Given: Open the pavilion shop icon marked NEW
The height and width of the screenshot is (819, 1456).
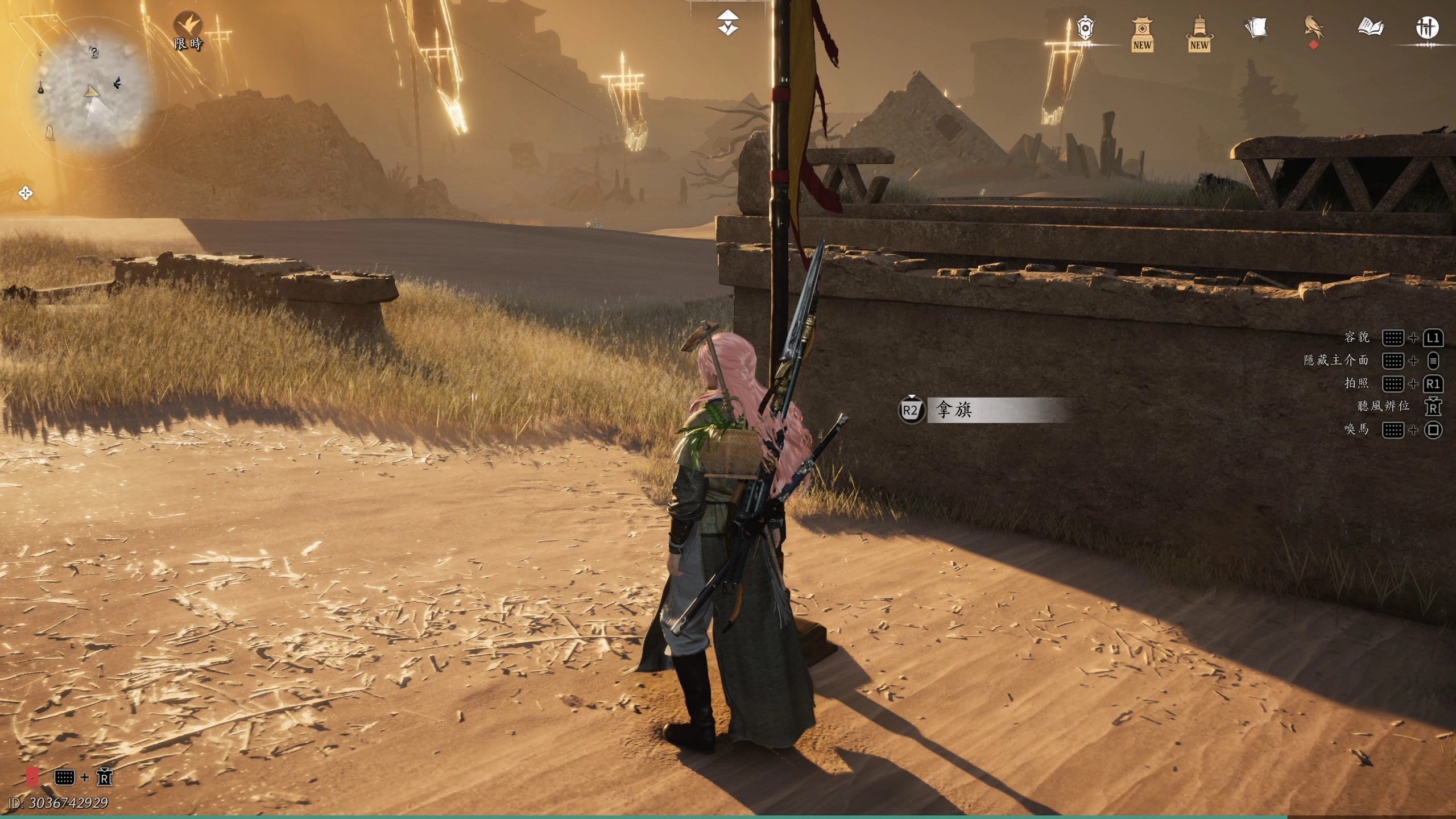Looking at the screenshot, I should (x=1141, y=33).
